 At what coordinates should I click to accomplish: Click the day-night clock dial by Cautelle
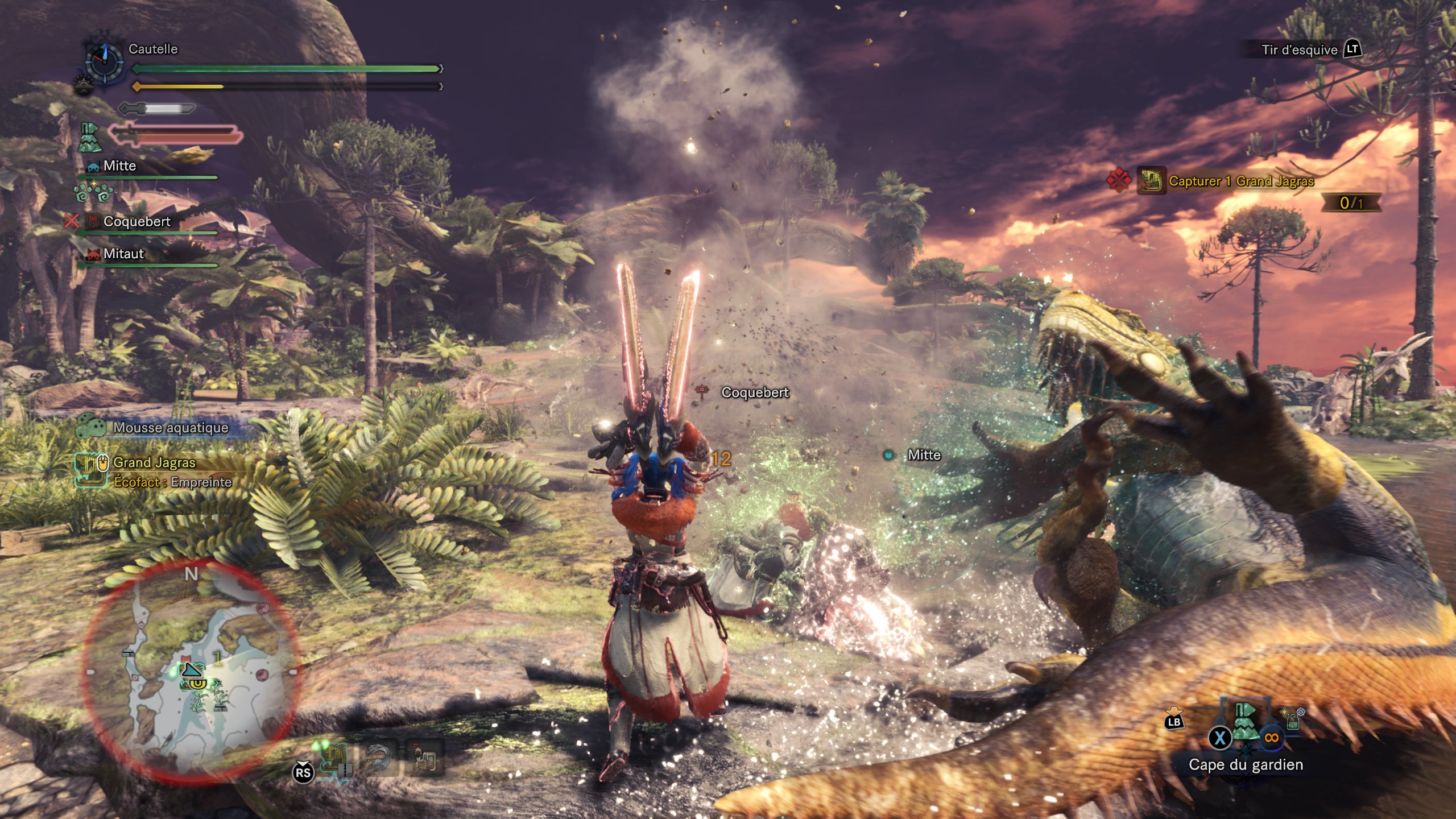pyautogui.click(x=104, y=61)
